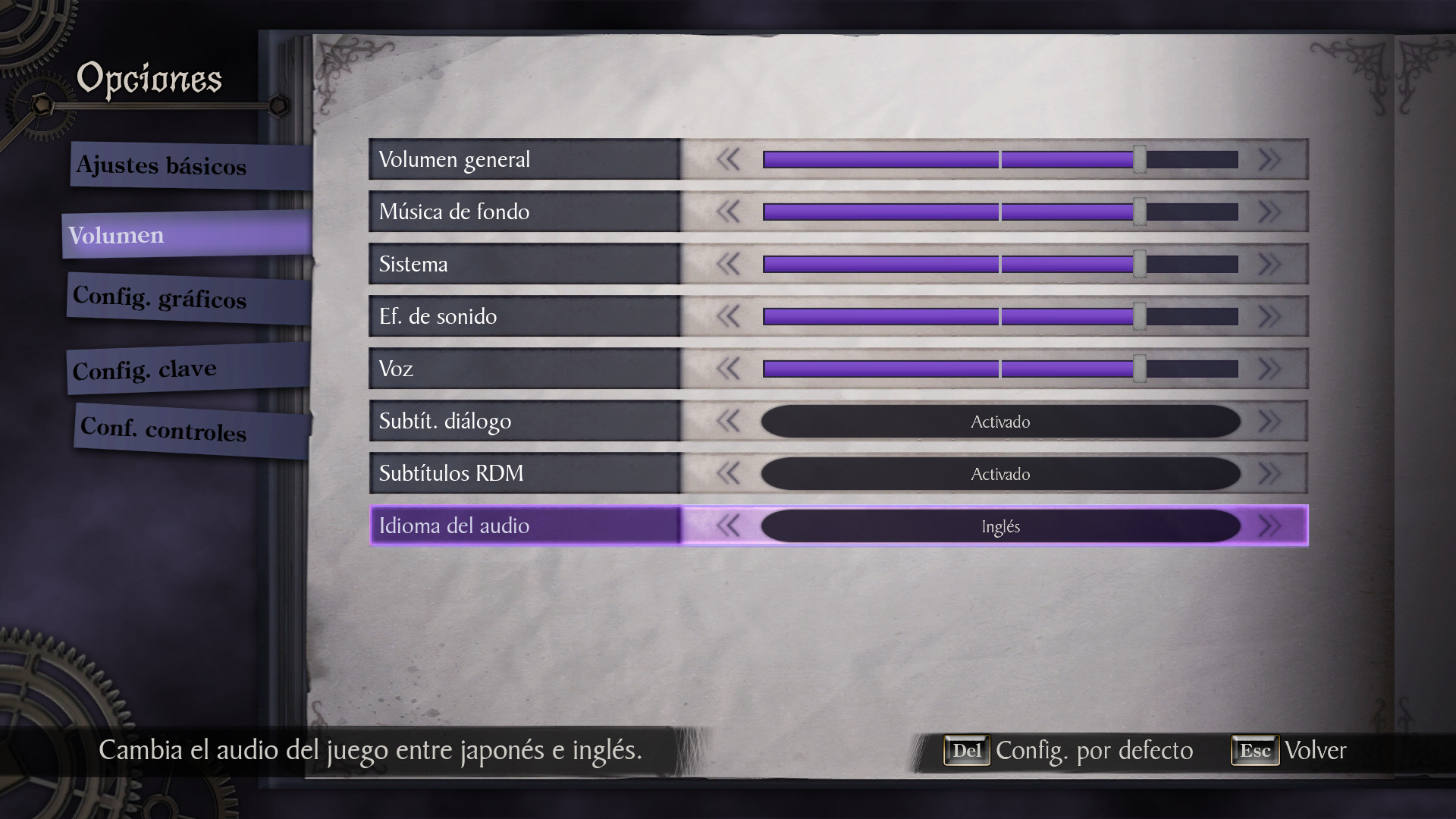This screenshot has width=1456, height=819.
Task: Click the Del key icon near Config. por defecto
Action: point(966,751)
